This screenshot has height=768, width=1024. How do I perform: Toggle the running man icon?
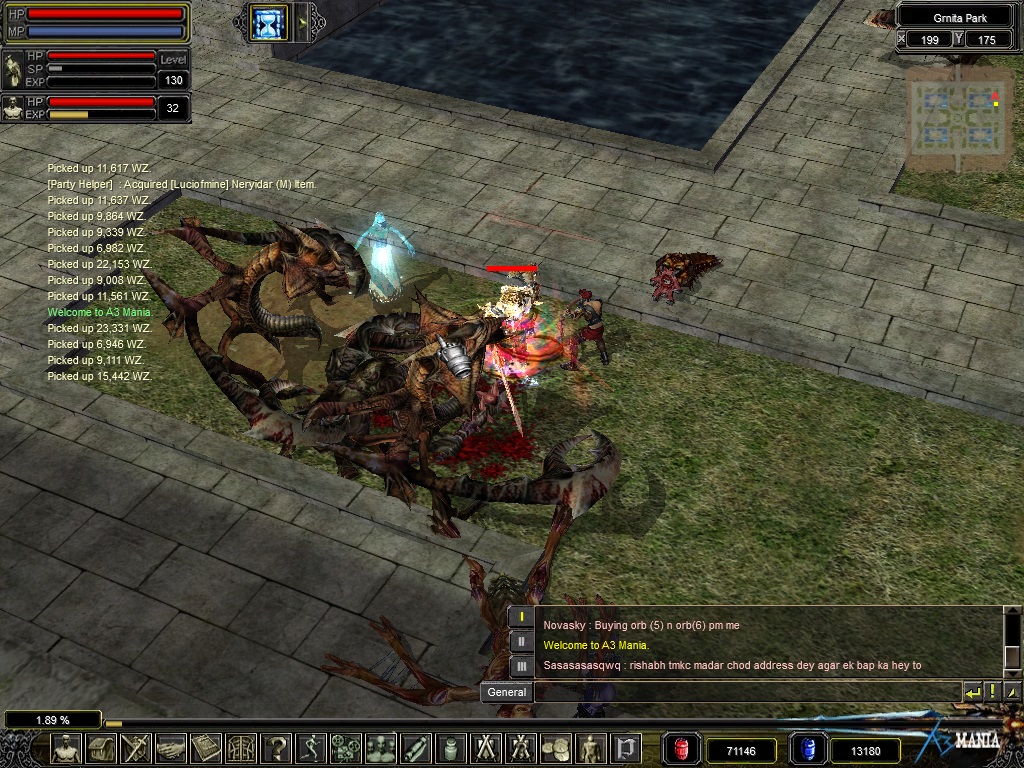tap(312, 748)
